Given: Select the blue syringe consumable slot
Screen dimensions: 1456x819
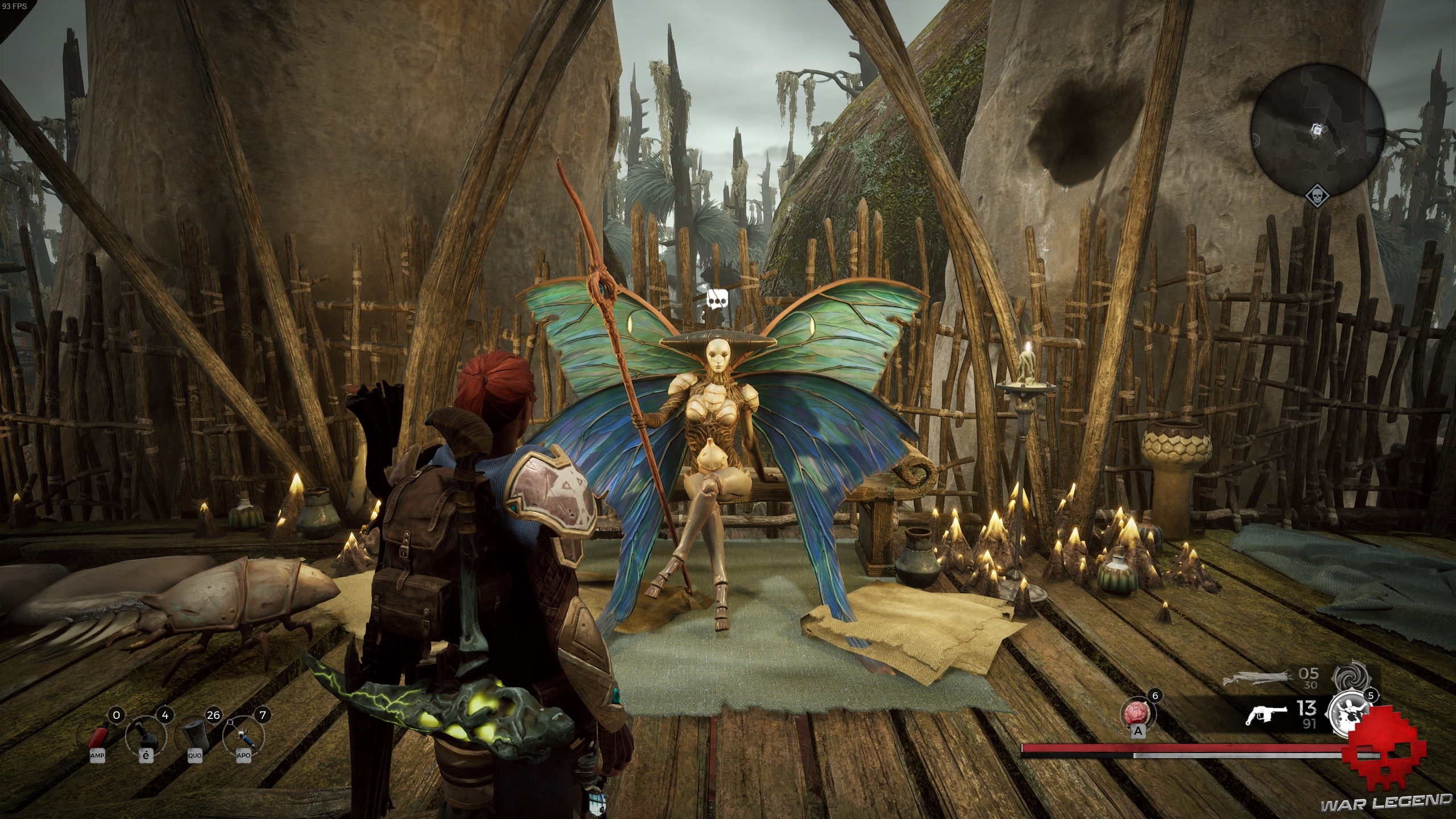Looking at the screenshot, I should 244,737.
